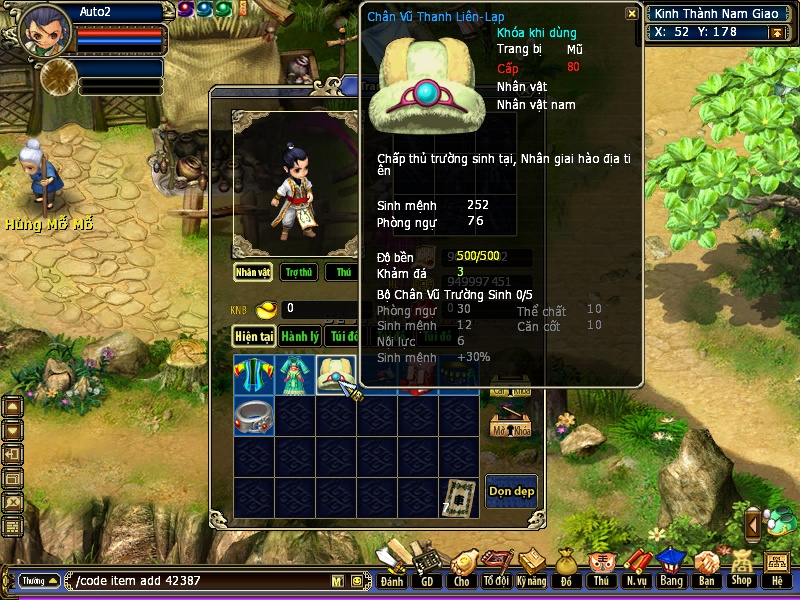This screenshot has width=800, height=600.
Task: Click the chat command input field
Action: 200,581
